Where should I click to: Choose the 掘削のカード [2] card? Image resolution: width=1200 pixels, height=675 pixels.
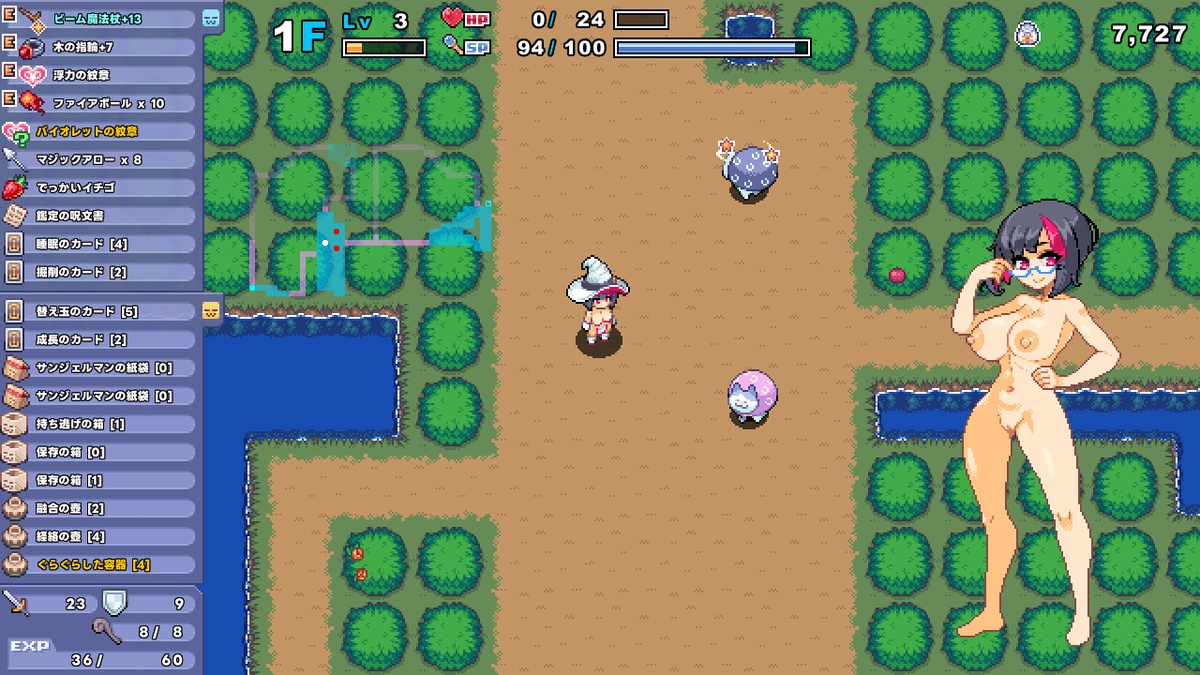(100, 271)
